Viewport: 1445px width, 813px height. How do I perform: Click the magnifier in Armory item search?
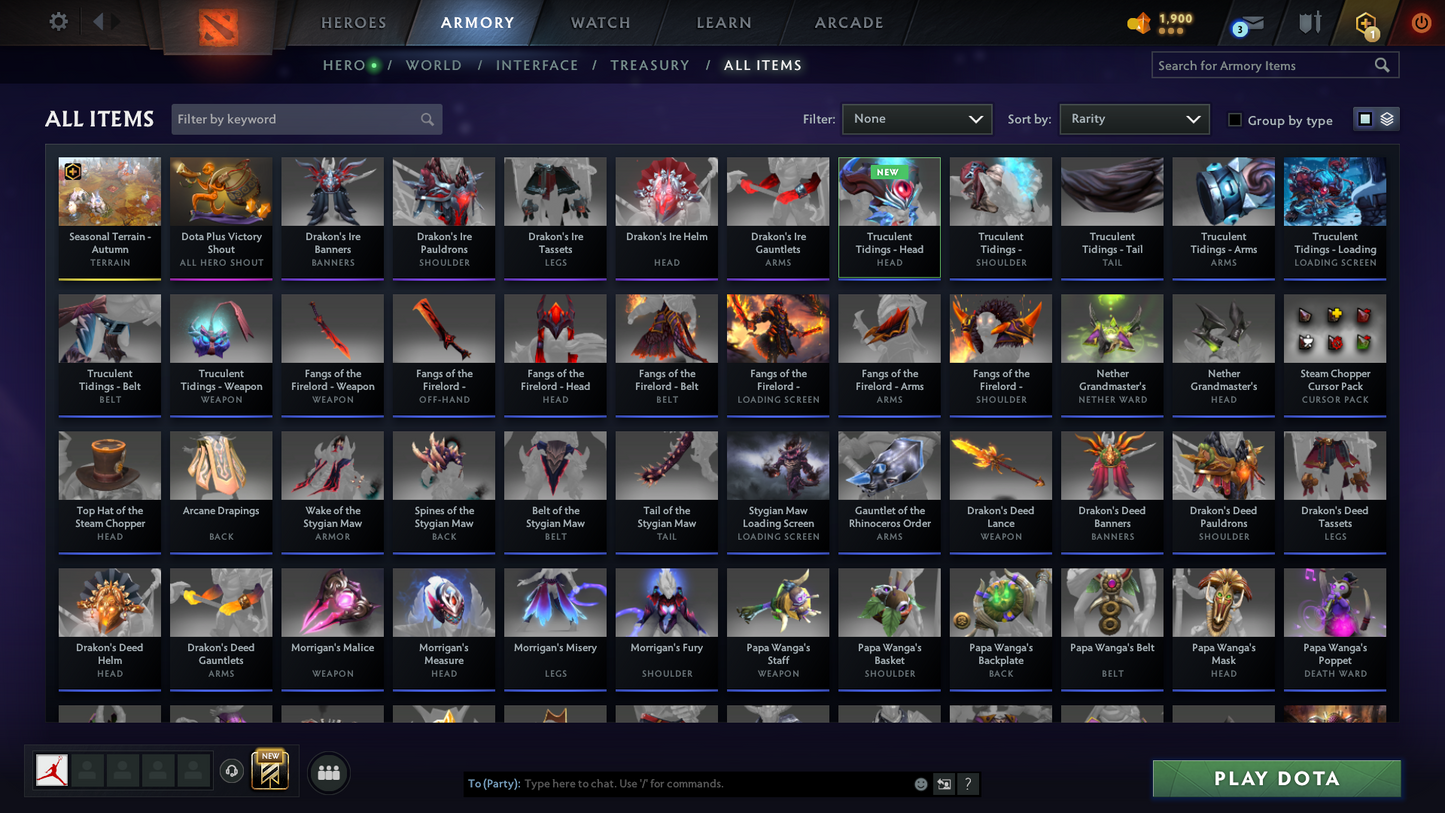tap(1383, 65)
